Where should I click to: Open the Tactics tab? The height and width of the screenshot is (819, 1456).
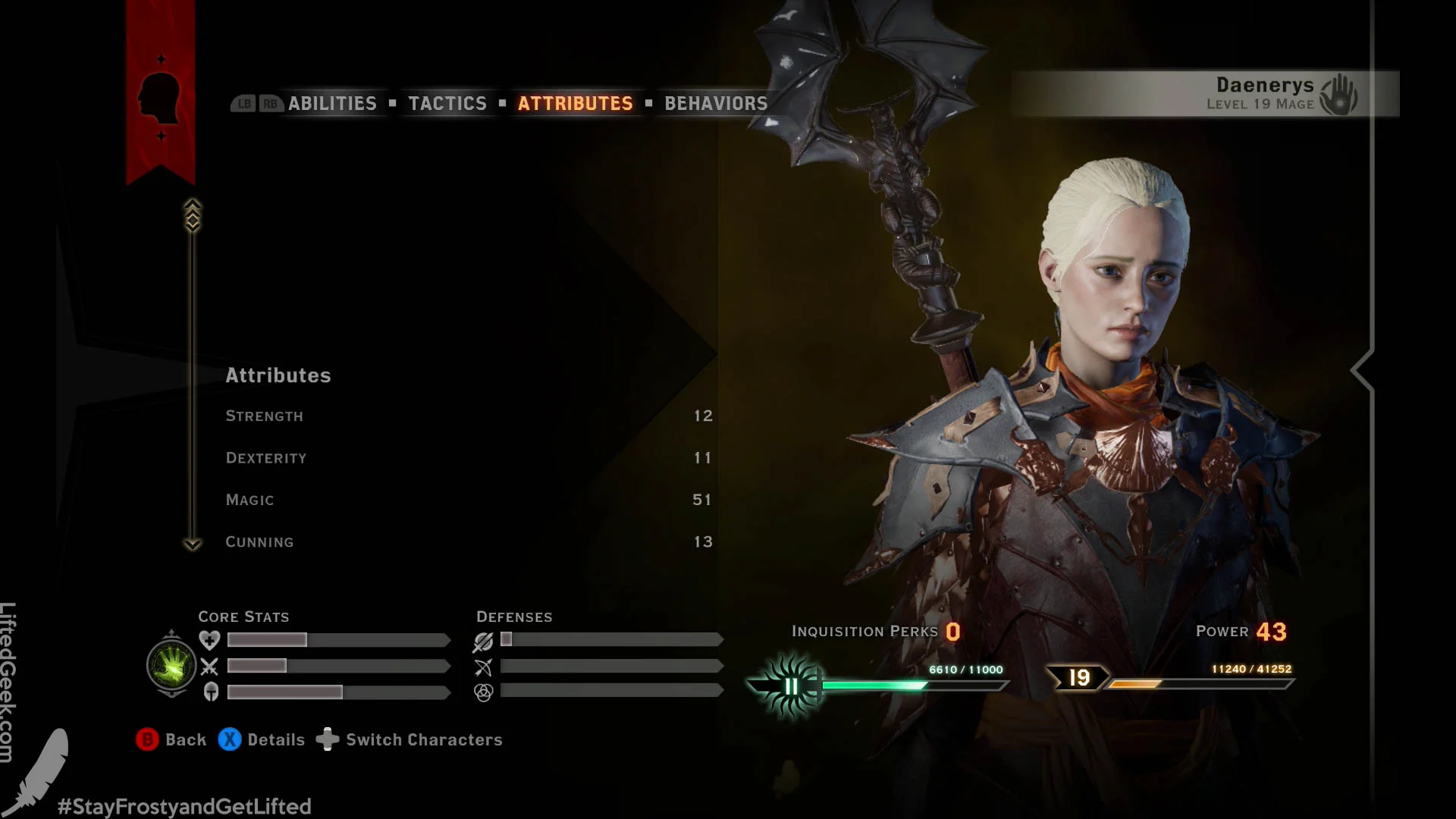(447, 104)
